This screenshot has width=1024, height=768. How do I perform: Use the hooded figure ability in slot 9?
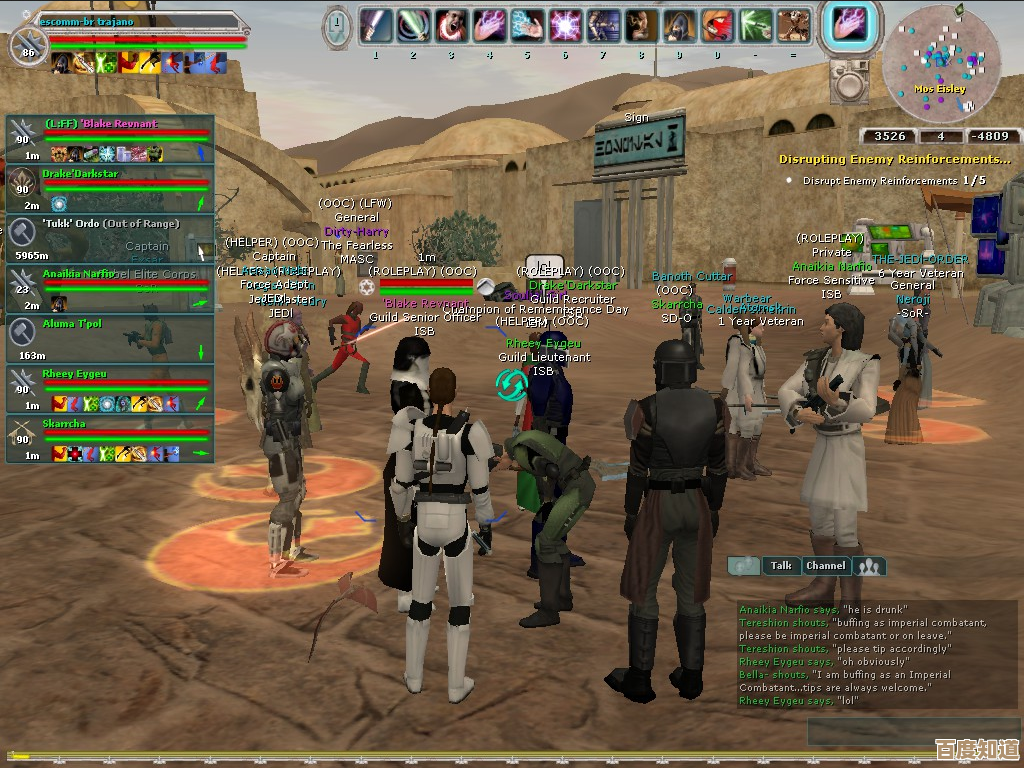coord(679,24)
